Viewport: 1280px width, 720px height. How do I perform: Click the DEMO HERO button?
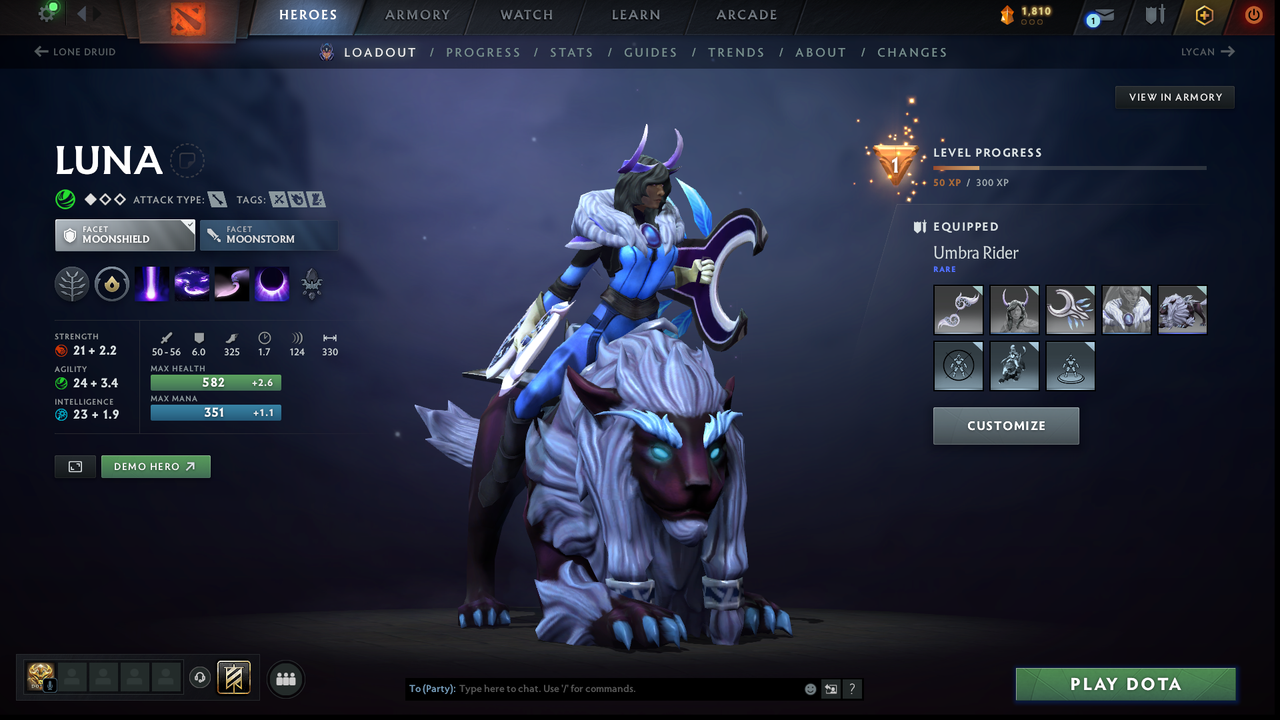coord(155,466)
